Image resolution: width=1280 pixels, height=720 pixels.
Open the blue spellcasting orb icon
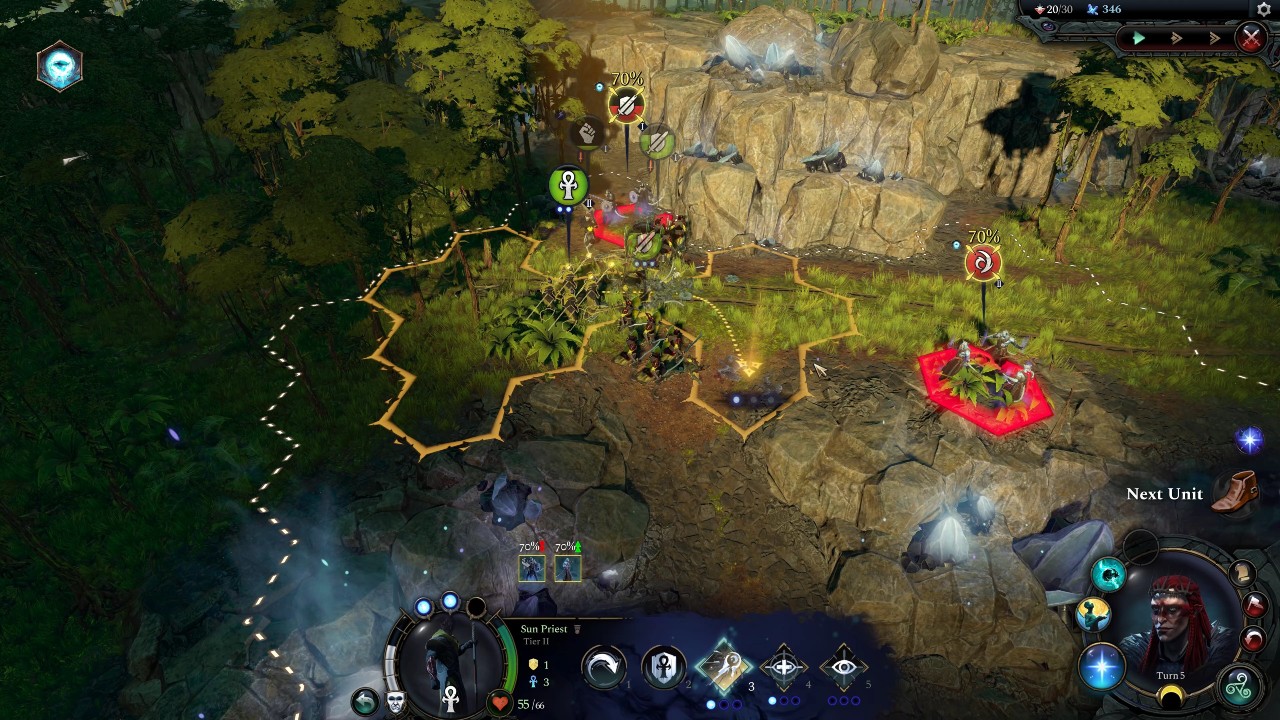tap(1103, 662)
